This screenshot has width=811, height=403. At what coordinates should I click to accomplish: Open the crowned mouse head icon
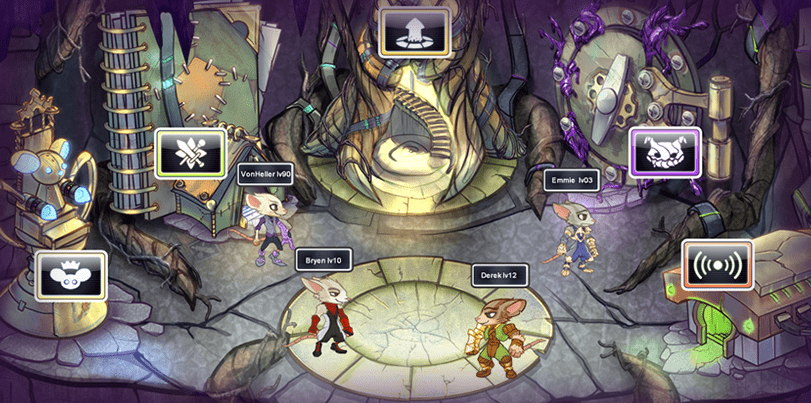[71, 275]
